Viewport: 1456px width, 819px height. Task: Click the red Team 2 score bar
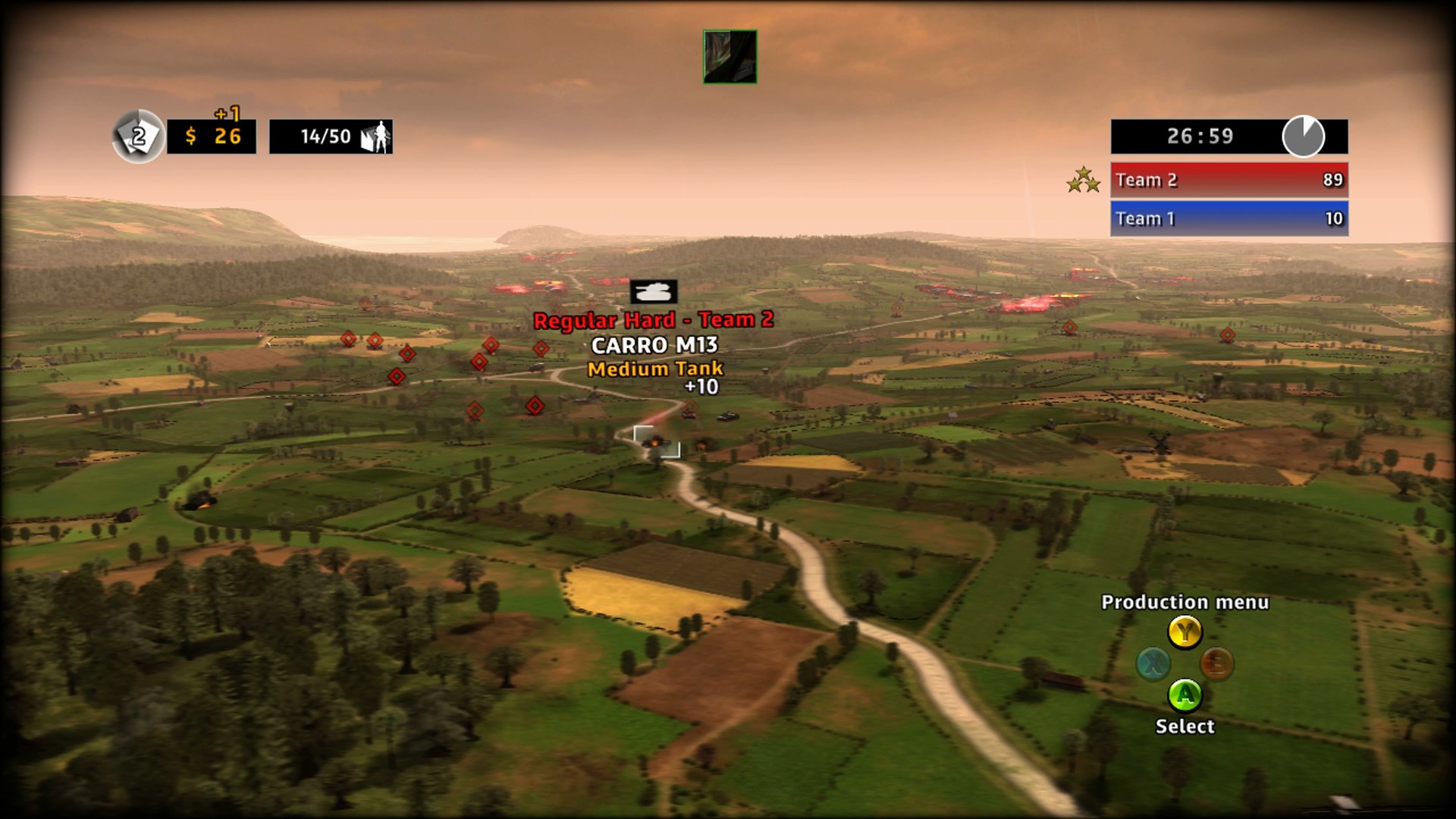pos(1228,180)
